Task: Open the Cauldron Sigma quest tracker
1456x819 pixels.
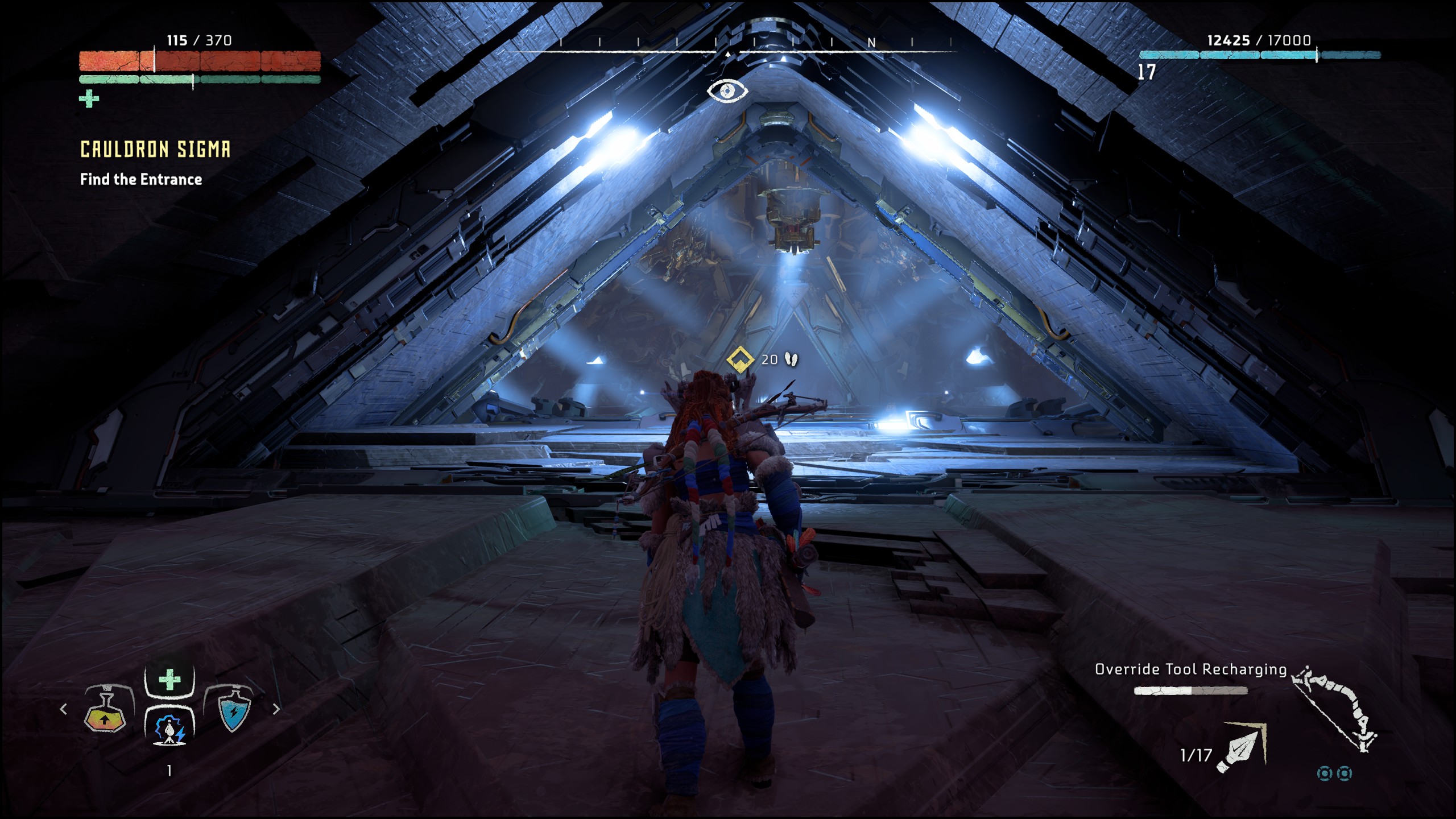Action: [155, 150]
